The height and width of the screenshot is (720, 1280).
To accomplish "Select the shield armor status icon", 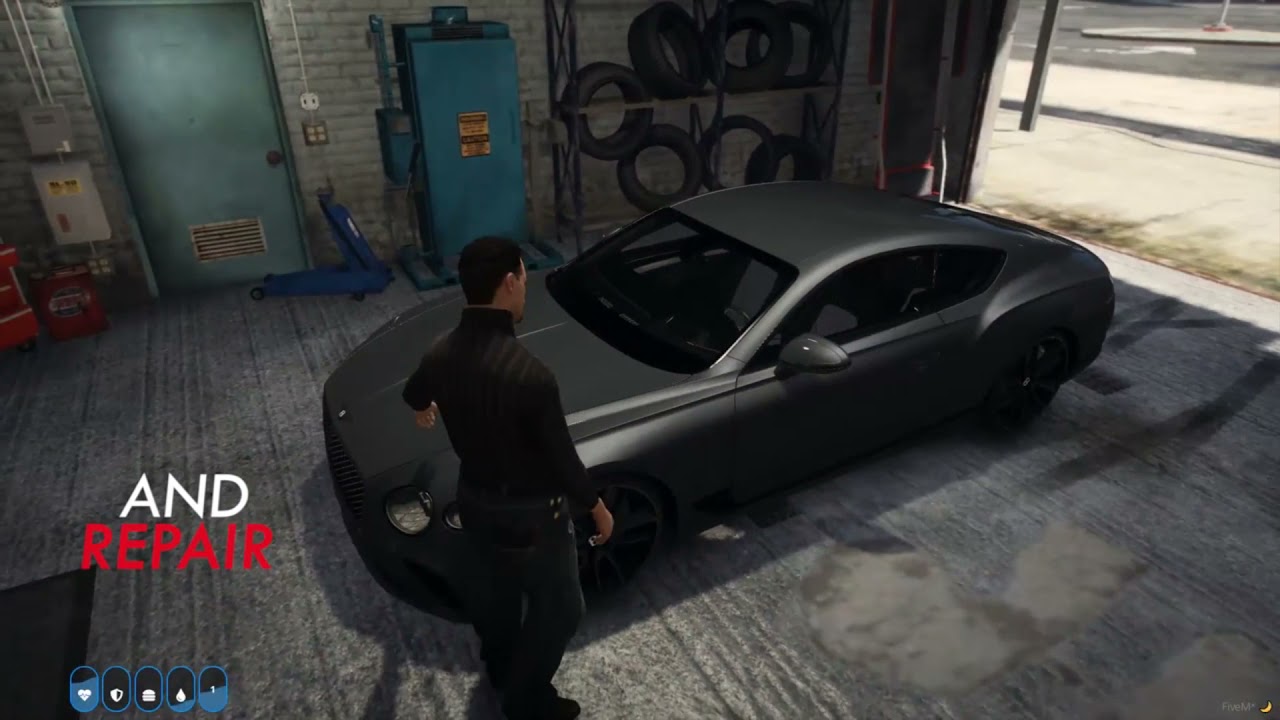I will point(116,690).
